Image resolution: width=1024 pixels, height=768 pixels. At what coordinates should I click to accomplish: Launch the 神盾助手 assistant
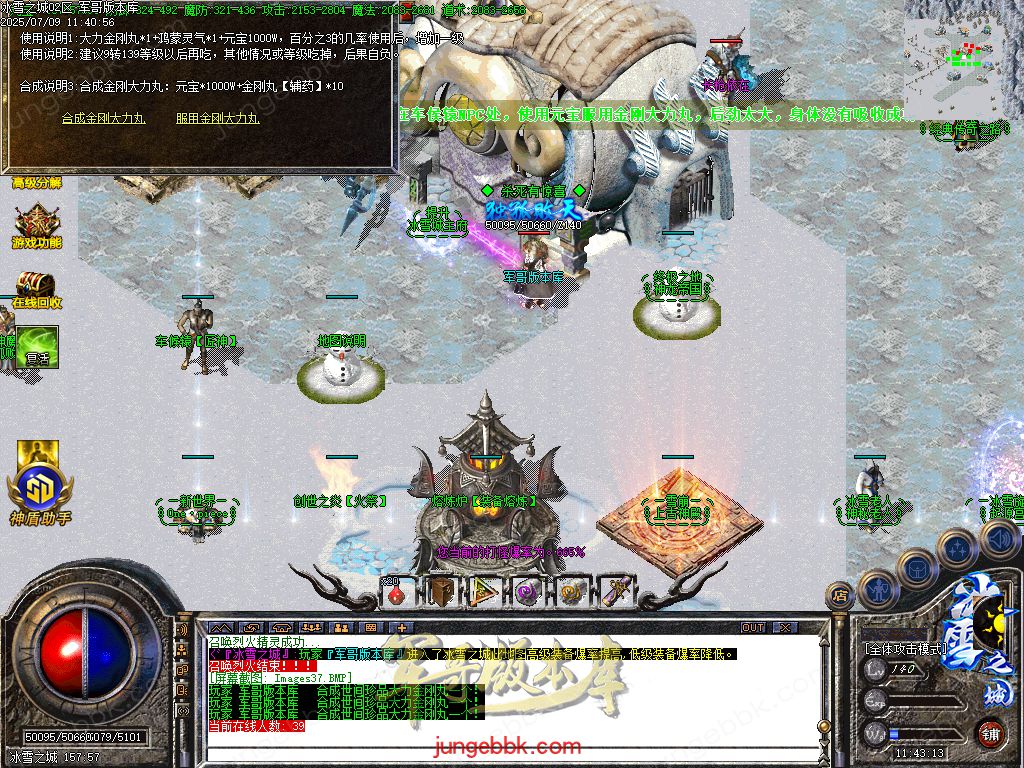(x=39, y=482)
